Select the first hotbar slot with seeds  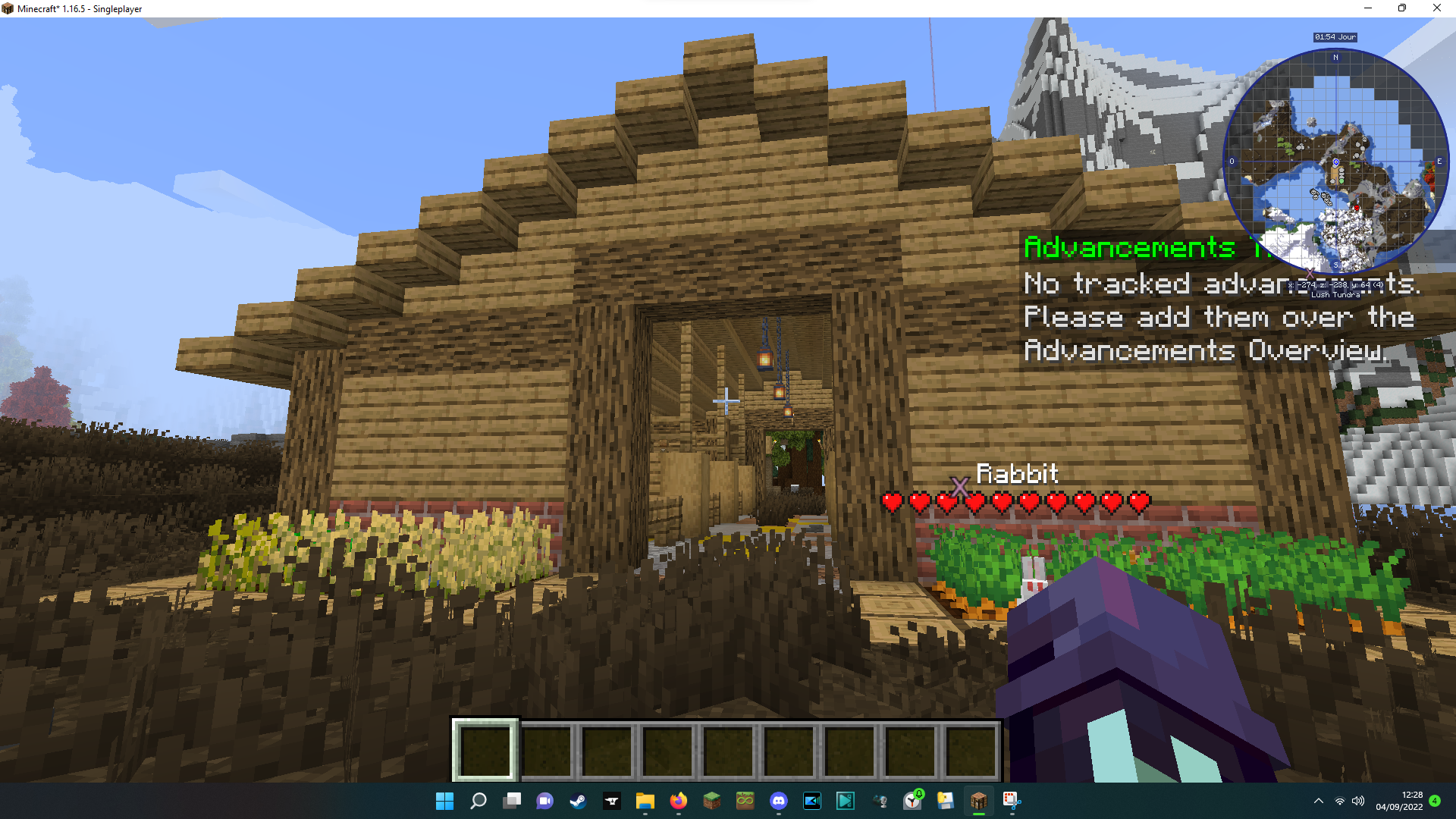pos(485,748)
